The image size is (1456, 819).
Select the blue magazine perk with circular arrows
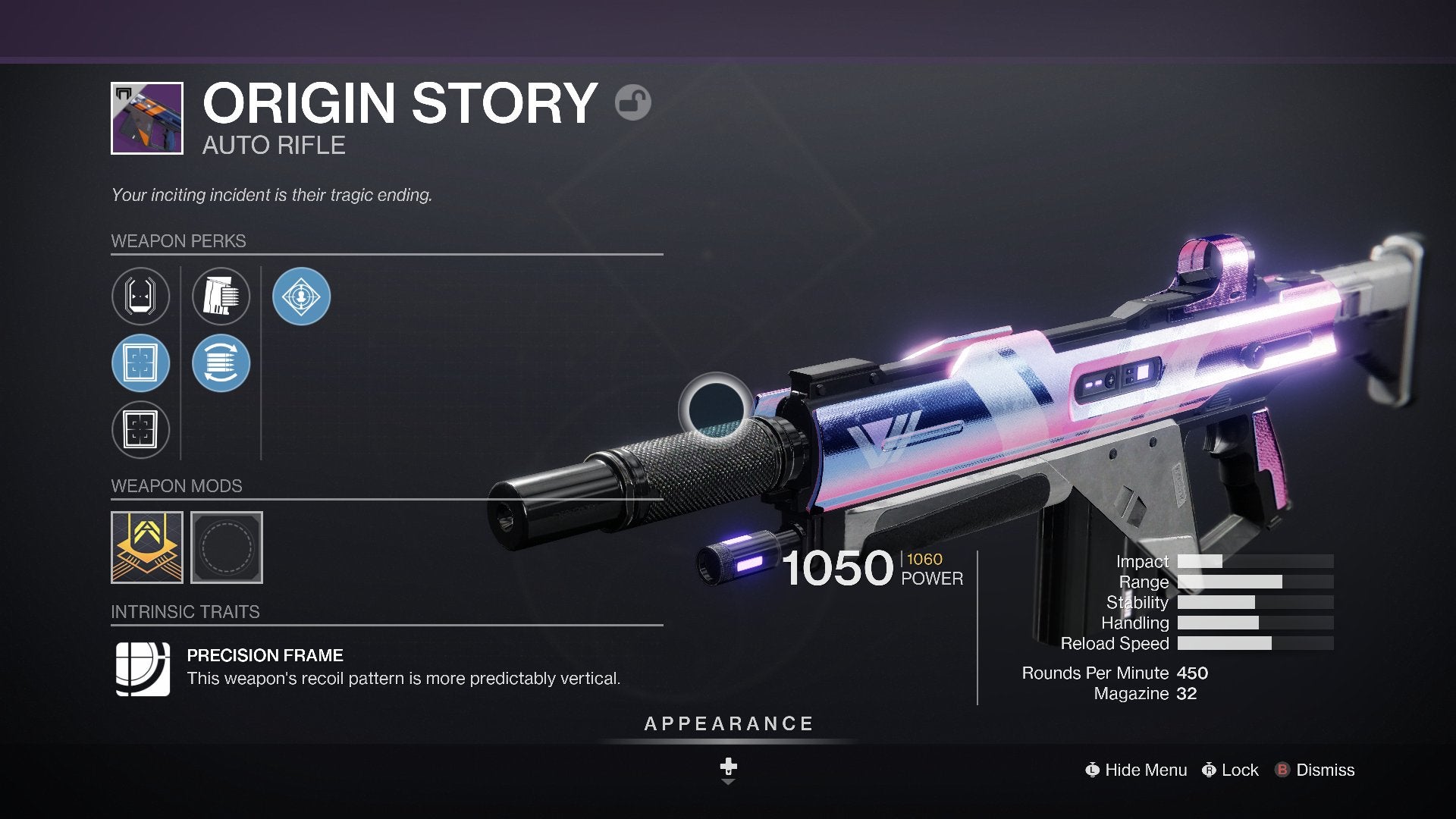[x=221, y=363]
